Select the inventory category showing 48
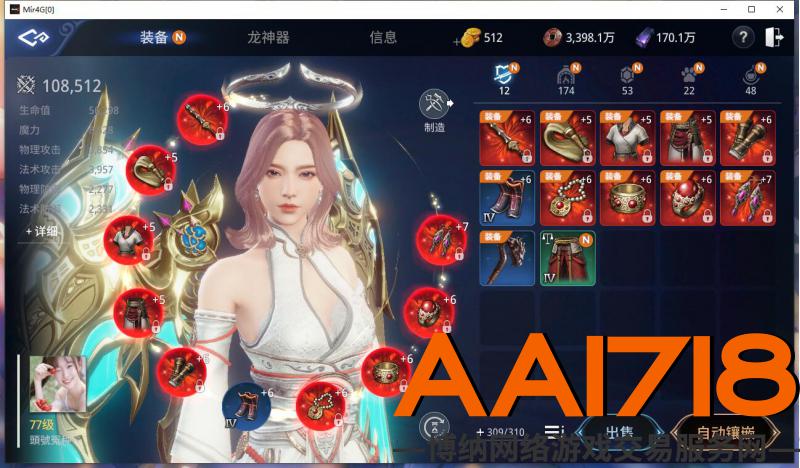The image size is (800, 468). [750, 78]
